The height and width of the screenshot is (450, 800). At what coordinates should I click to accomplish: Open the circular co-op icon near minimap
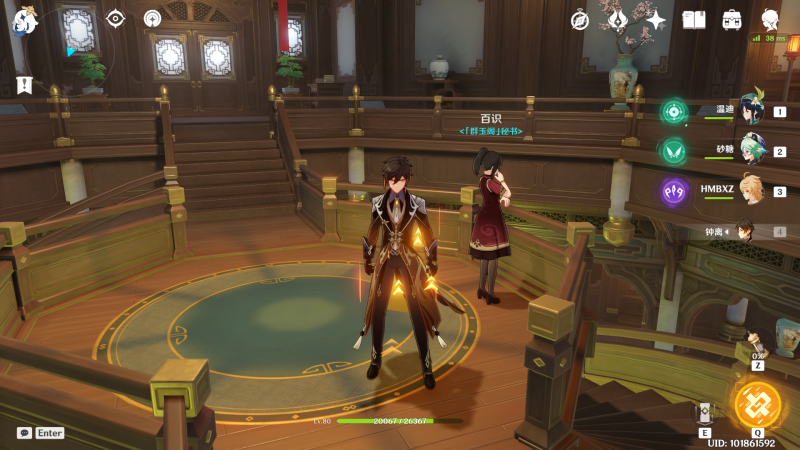tap(152, 19)
